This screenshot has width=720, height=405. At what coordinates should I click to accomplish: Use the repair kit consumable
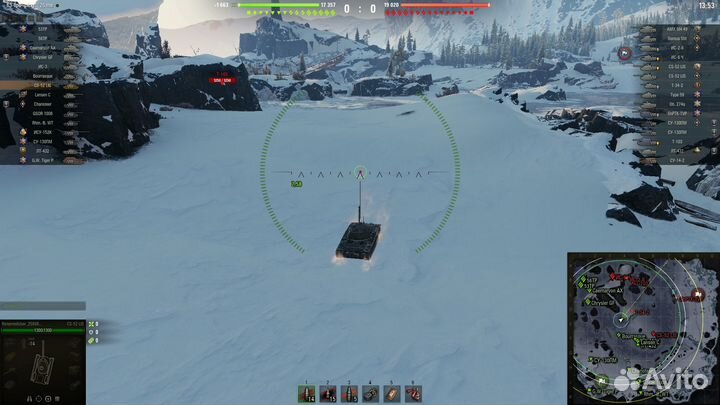coord(371,392)
